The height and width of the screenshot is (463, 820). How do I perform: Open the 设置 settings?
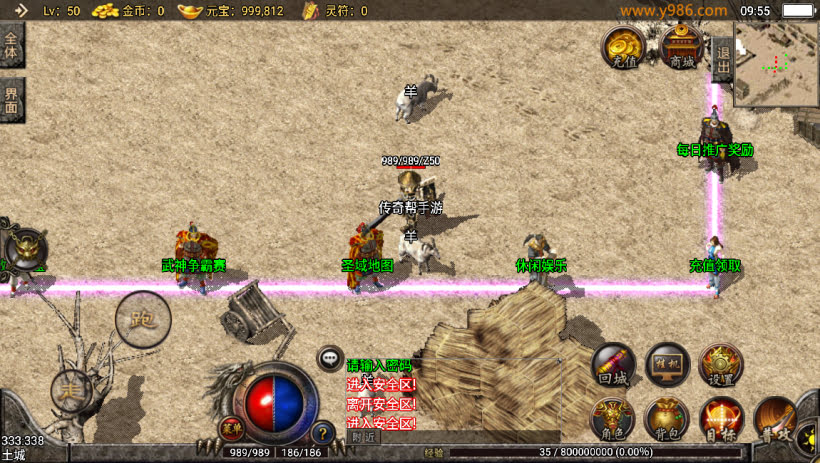(x=721, y=363)
